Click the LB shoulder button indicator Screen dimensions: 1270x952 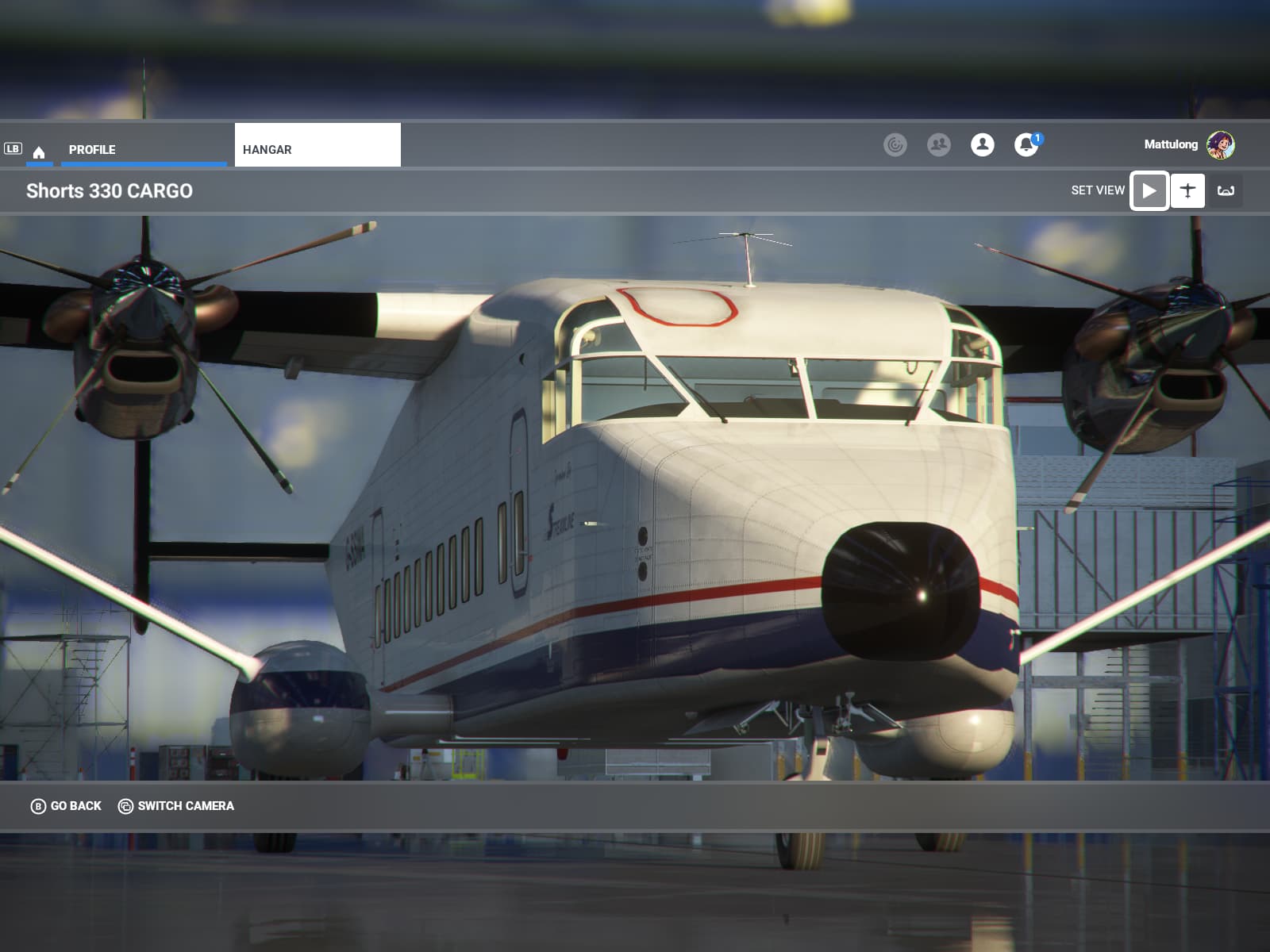[12, 147]
